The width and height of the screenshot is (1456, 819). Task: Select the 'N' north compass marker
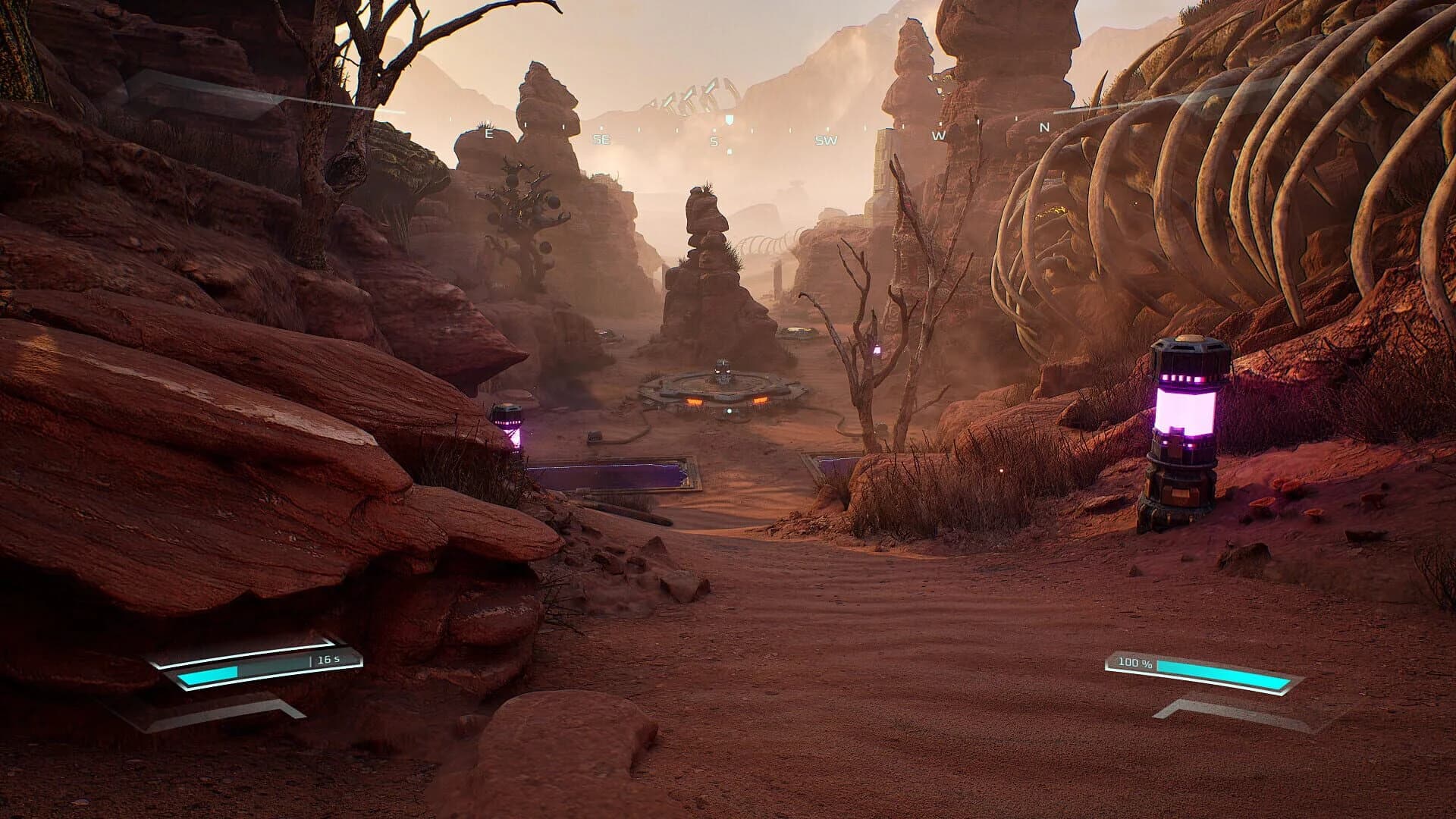pyautogui.click(x=1043, y=126)
